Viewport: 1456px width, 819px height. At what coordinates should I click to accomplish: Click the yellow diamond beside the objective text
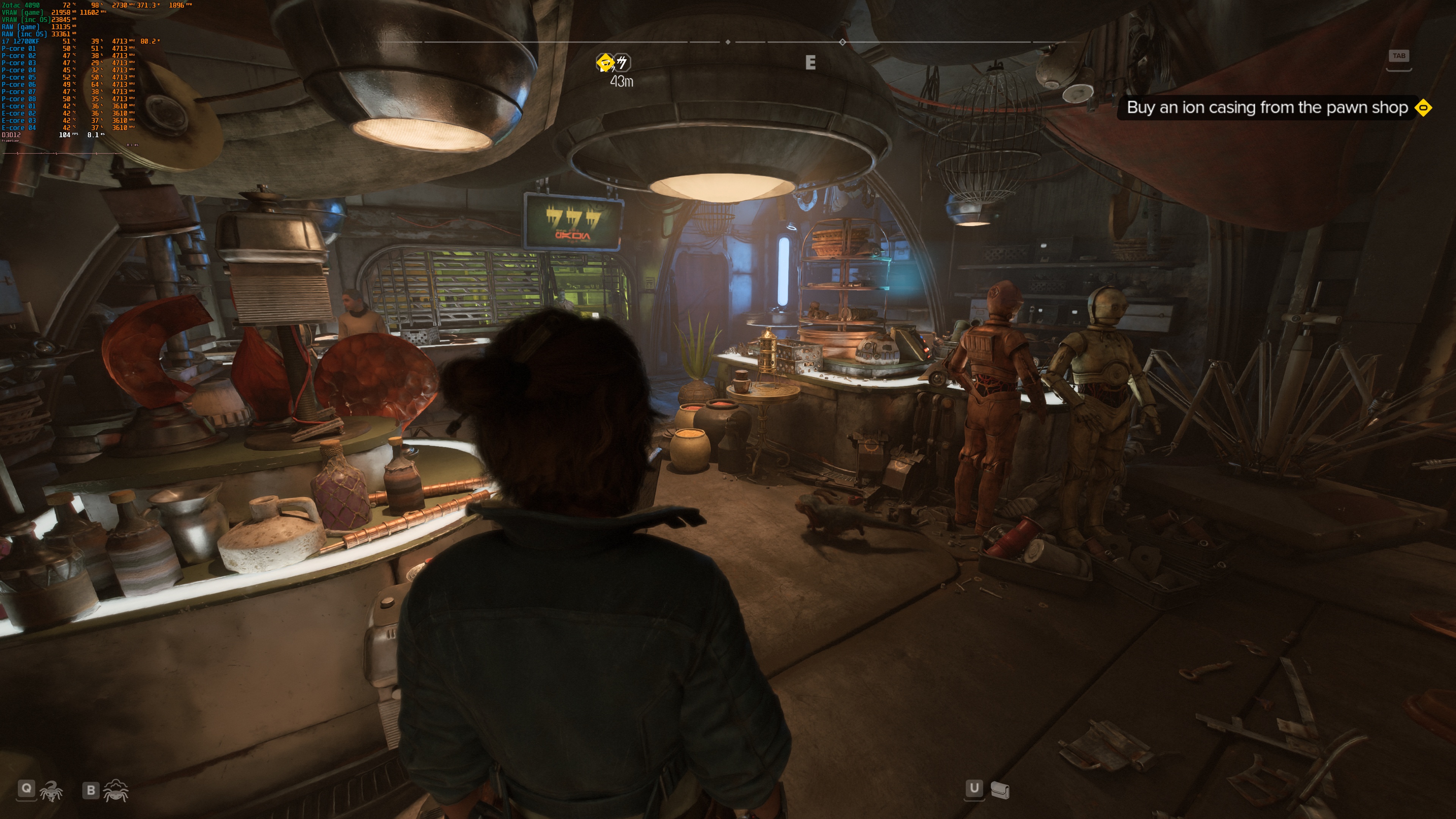(x=1423, y=107)
